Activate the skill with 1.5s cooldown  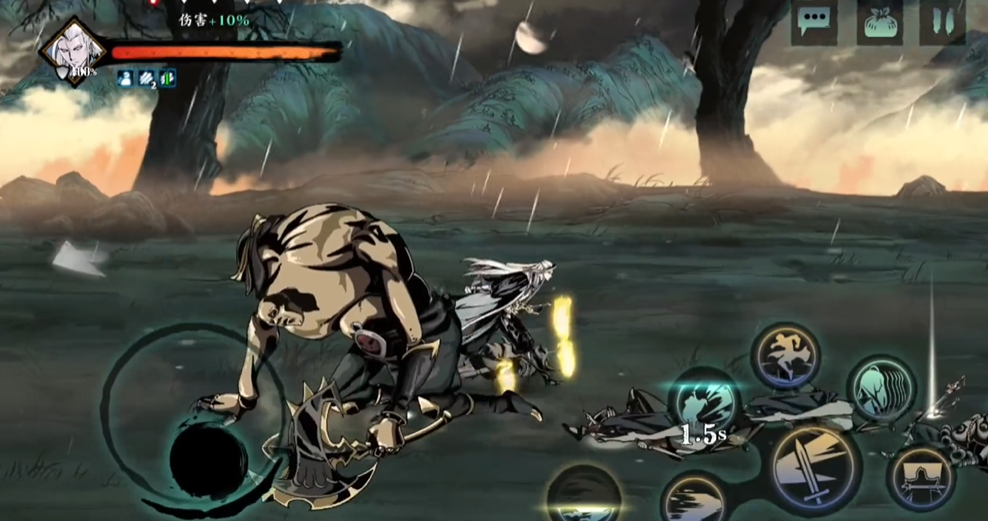tap(703, 405)
